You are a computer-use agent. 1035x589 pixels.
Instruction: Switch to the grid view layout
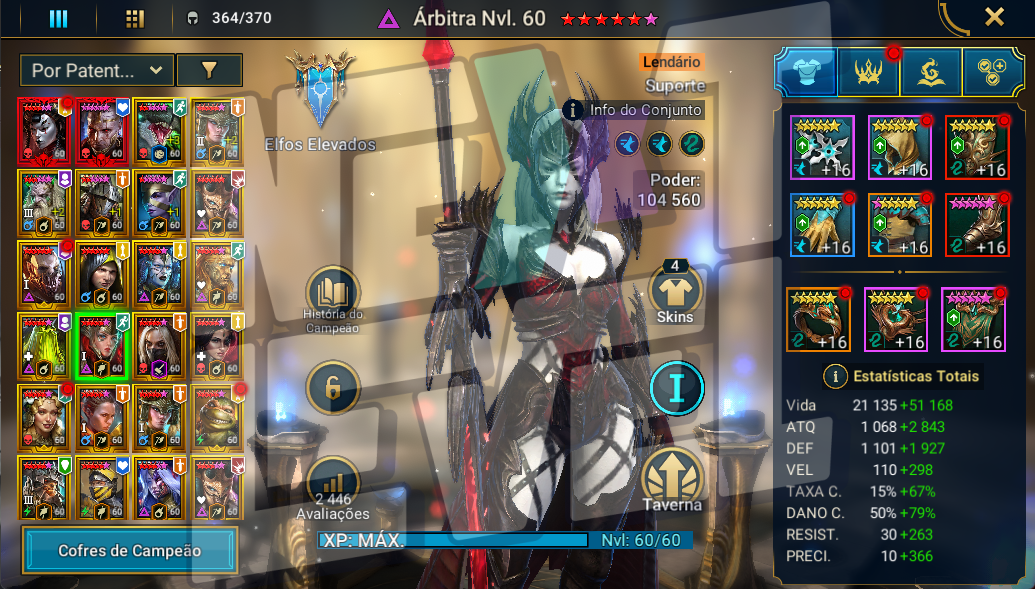[135, 18]
